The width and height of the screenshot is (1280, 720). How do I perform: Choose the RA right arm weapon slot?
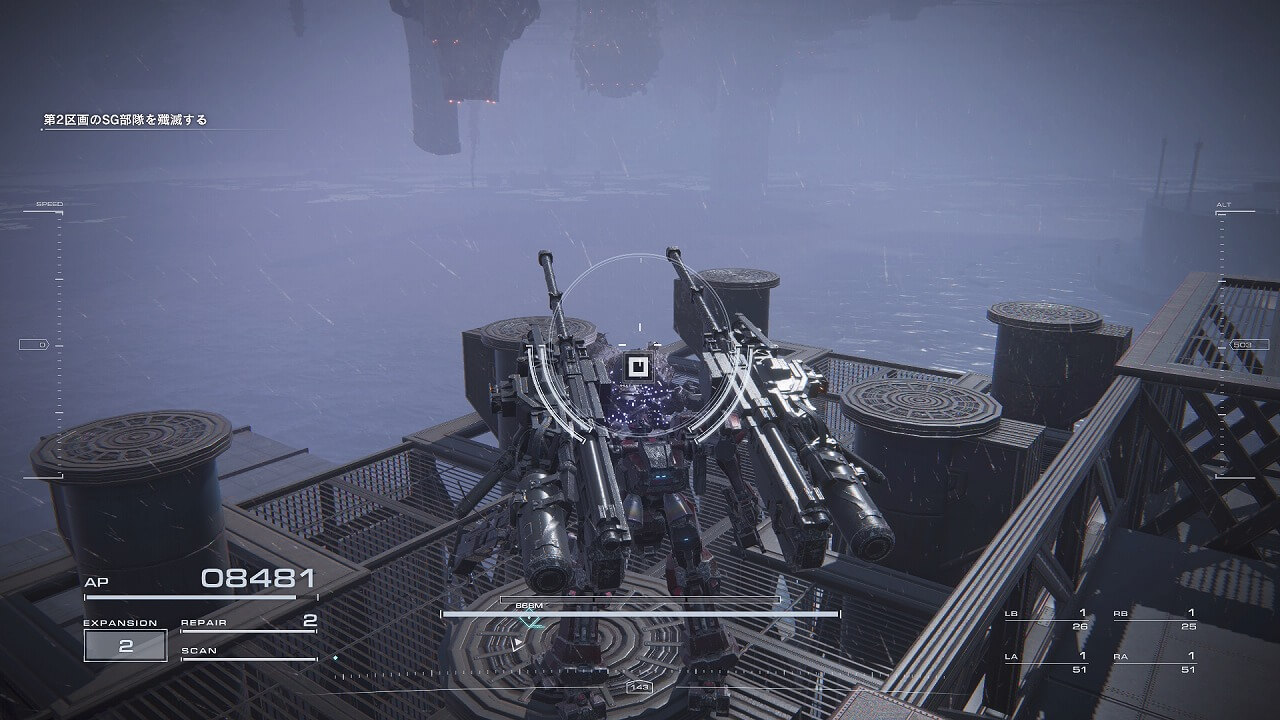pos(1154,663)
